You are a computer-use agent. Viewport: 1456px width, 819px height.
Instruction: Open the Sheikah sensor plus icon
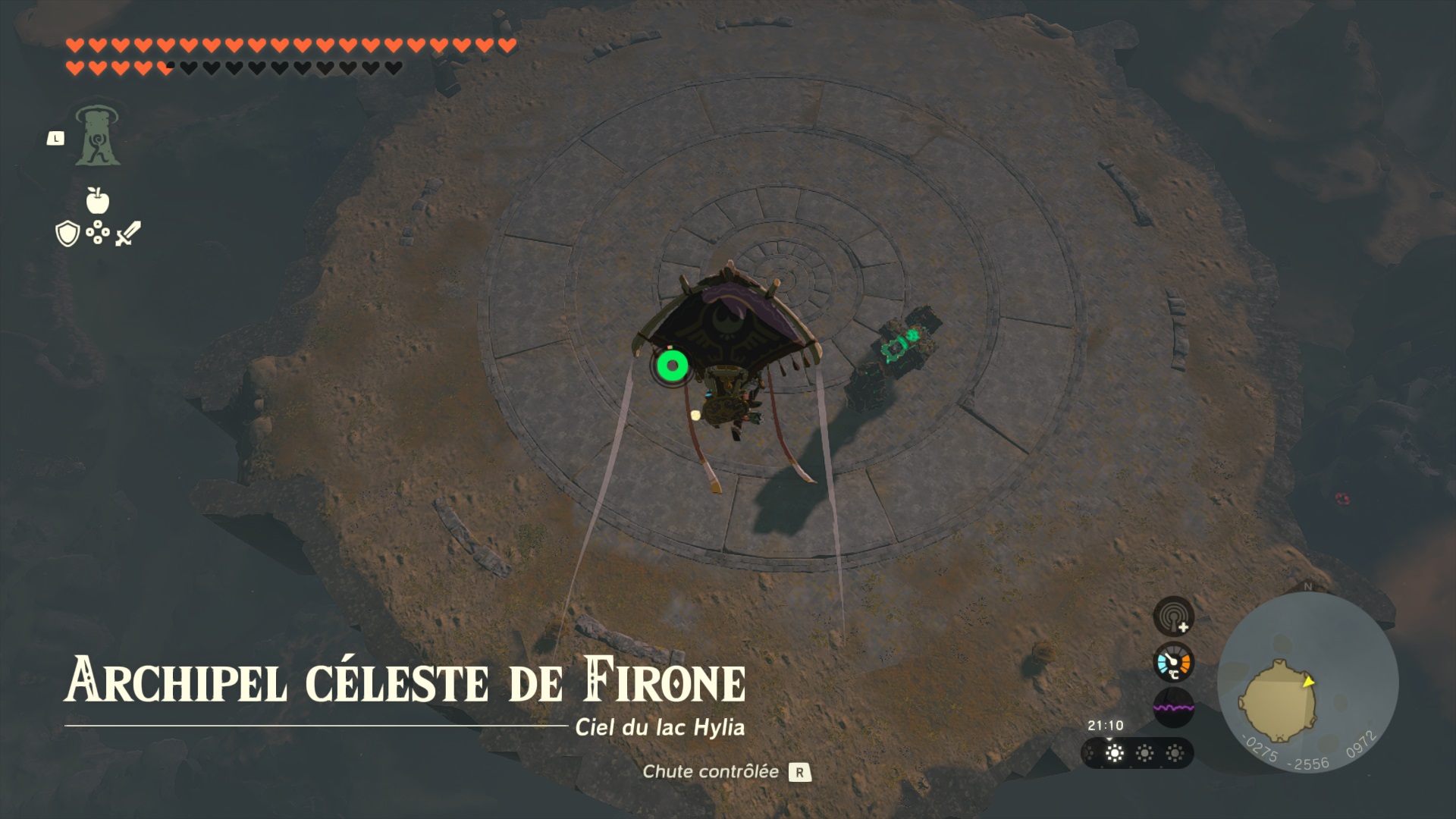point(1173,616)
